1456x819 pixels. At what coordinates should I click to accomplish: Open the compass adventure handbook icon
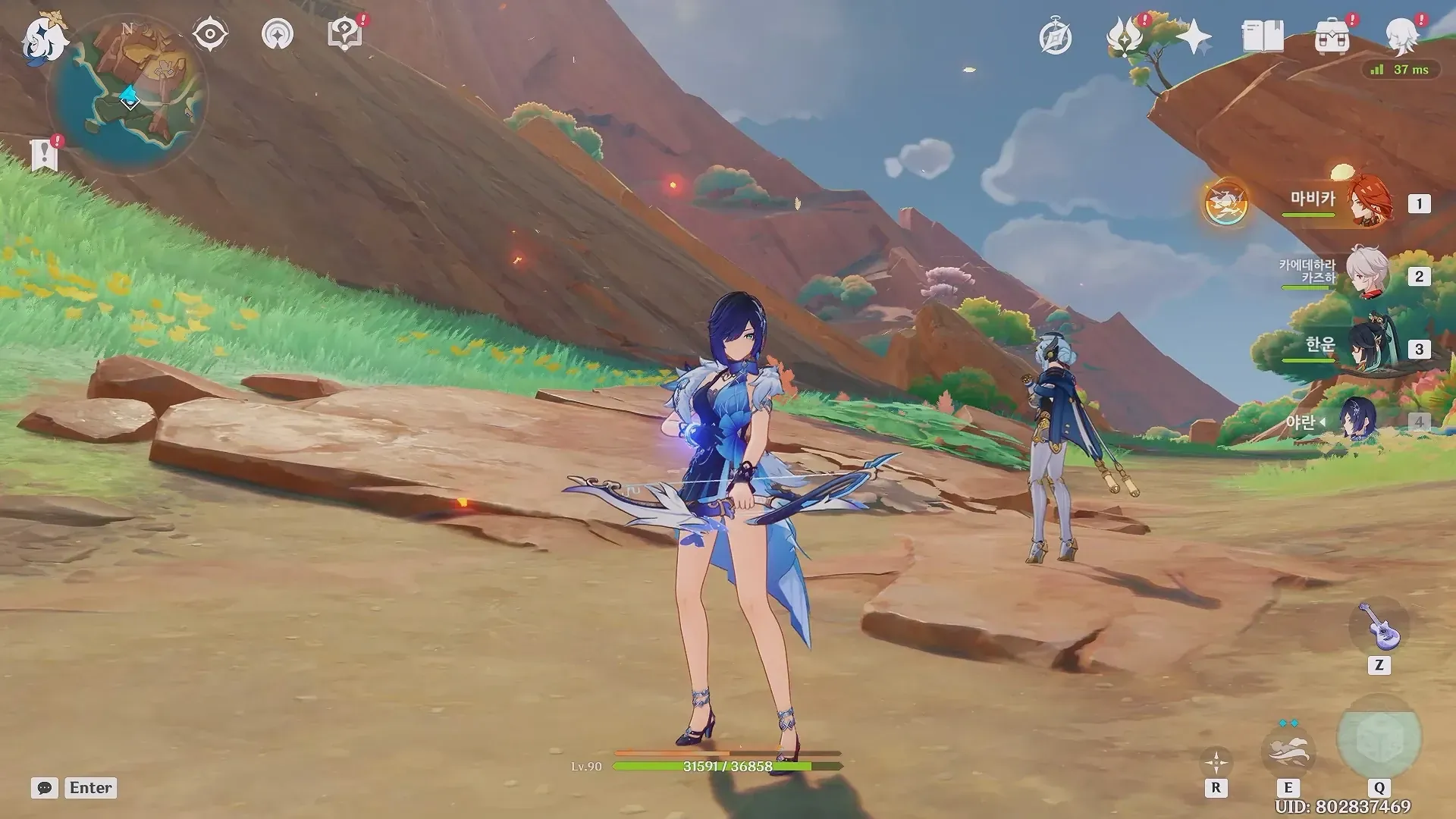1055,38
